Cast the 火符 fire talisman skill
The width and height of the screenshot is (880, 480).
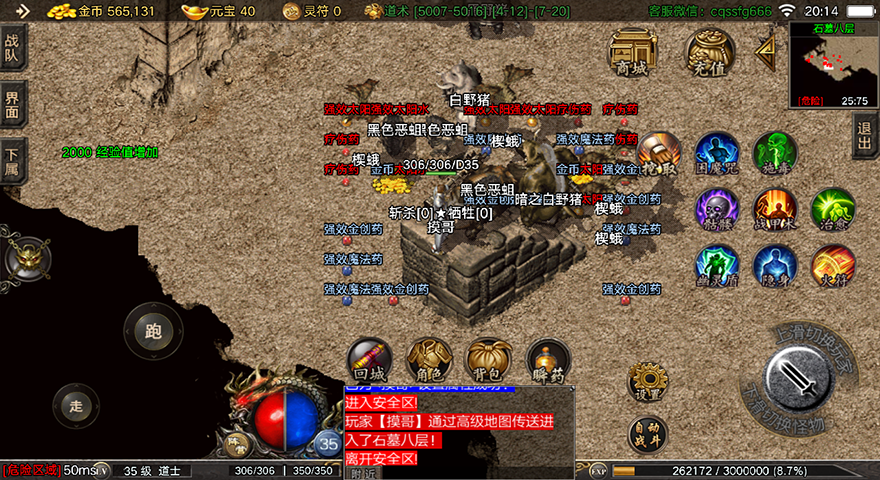[x=833, y=267]
